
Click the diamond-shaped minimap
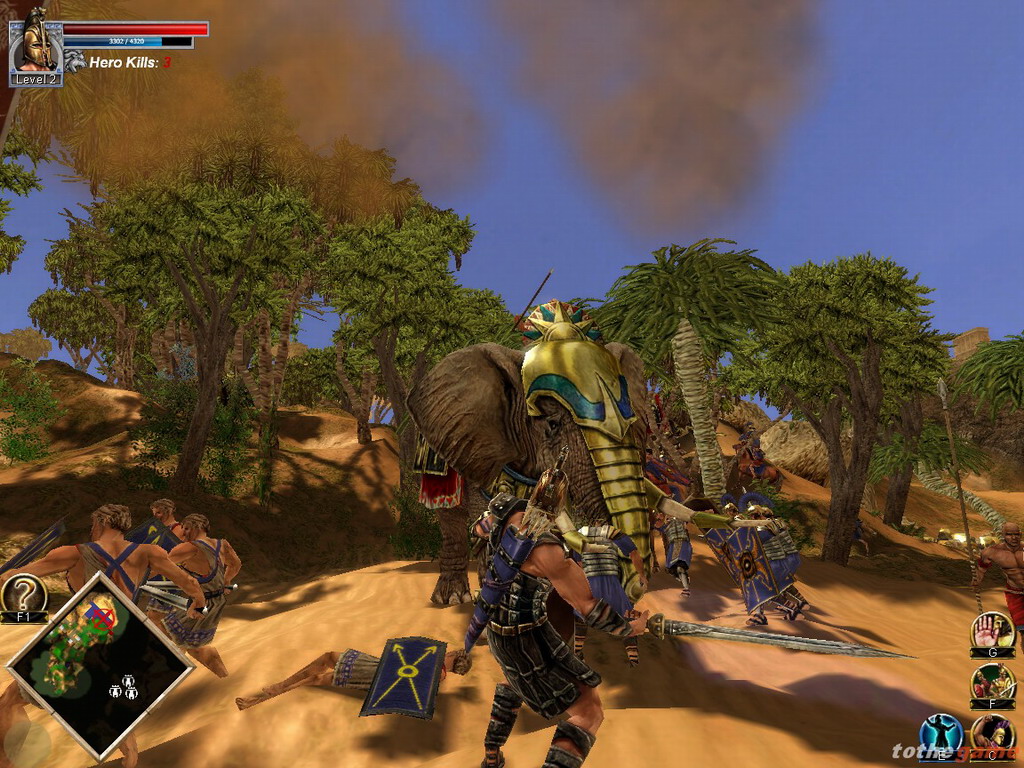(100, 665)
